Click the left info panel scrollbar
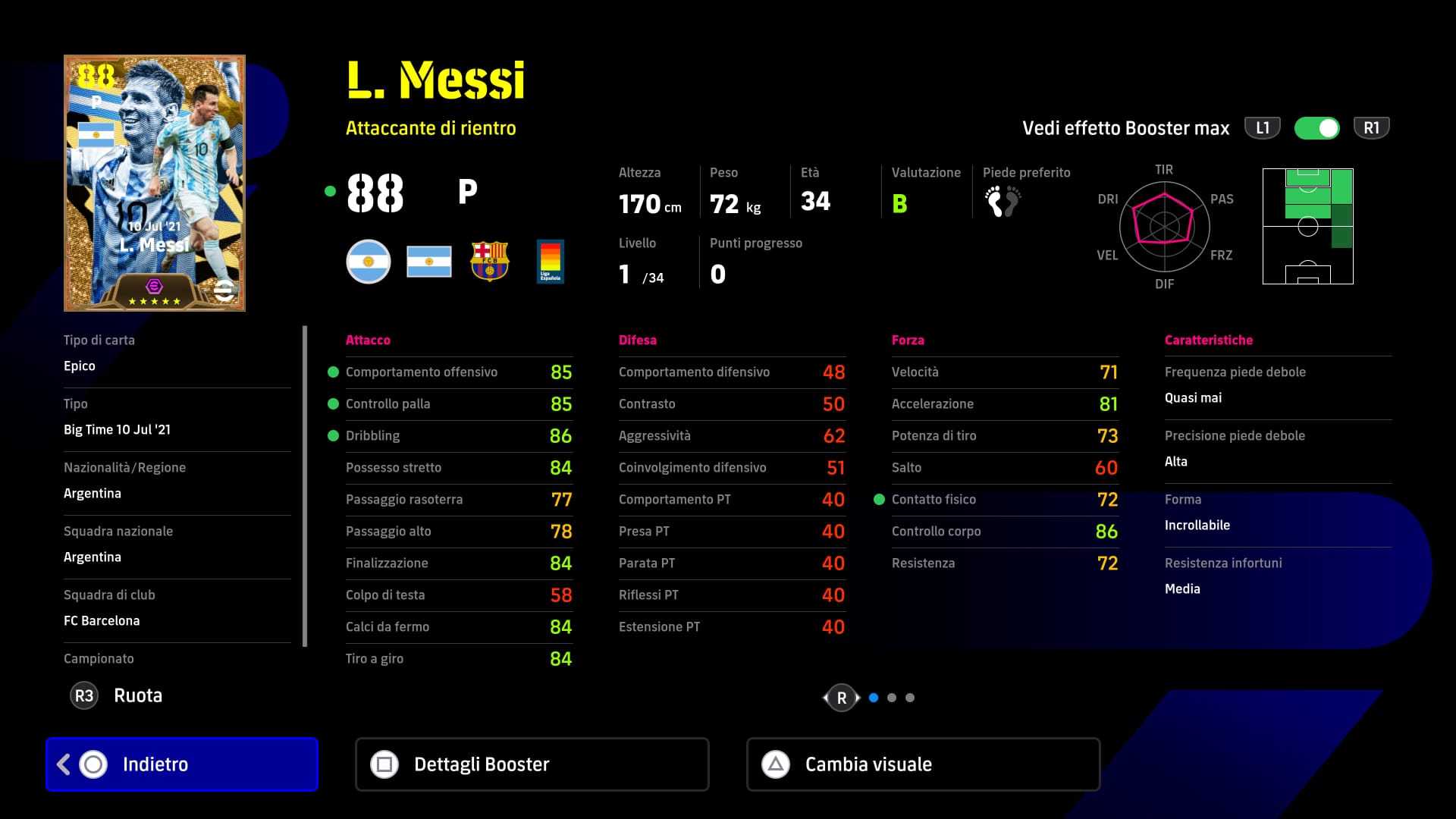The width and height of the screenshot is (1456, 819). [305, 486]
